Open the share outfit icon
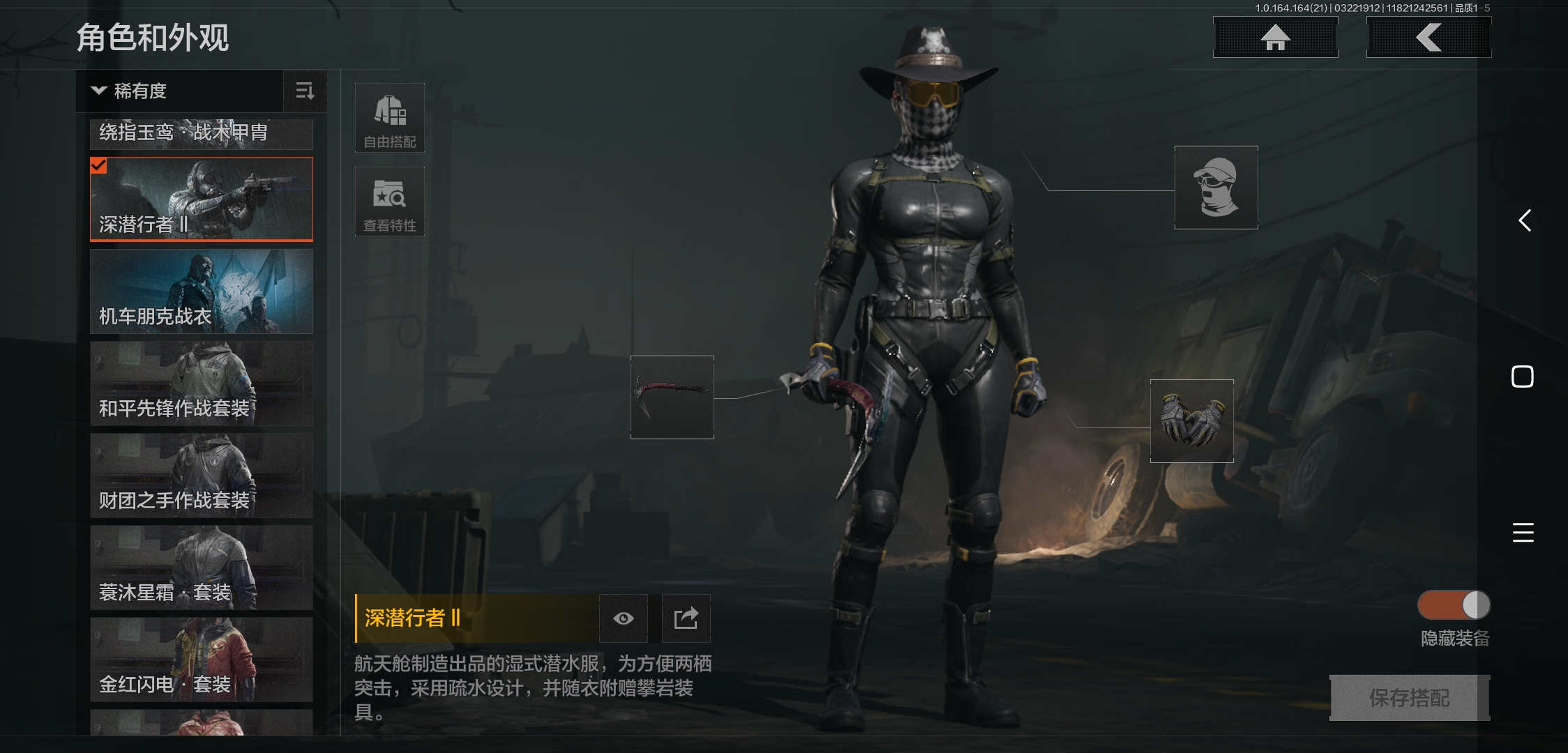 [686, 618]
